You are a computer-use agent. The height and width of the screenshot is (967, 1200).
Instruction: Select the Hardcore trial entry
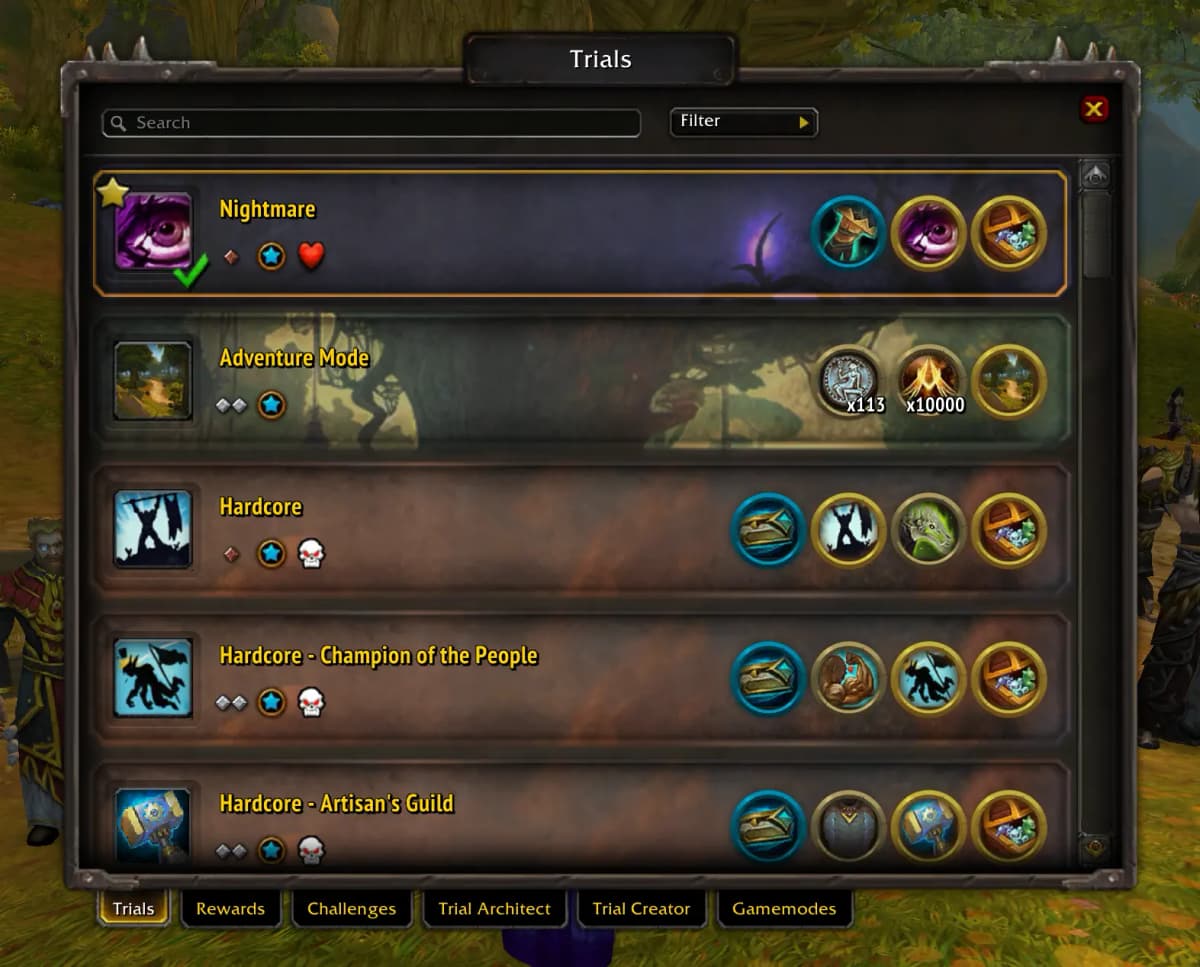tap(500, 529)
